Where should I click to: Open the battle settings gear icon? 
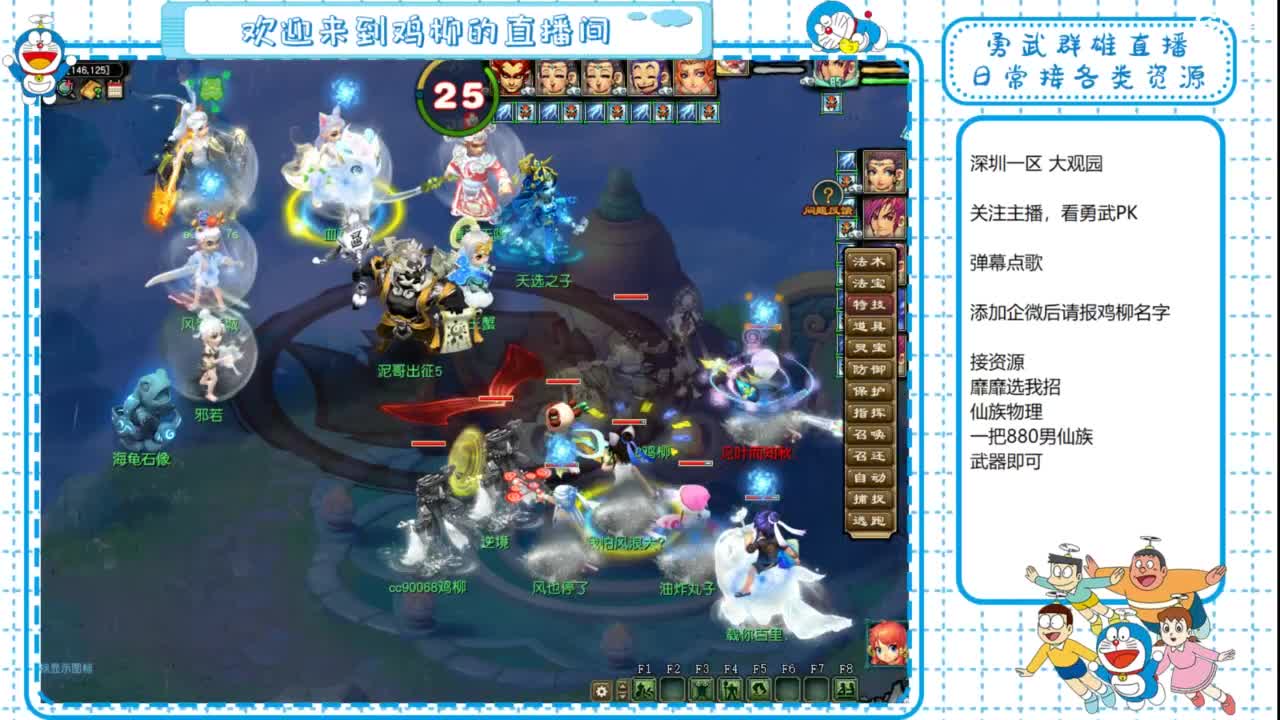coord(602,690)
